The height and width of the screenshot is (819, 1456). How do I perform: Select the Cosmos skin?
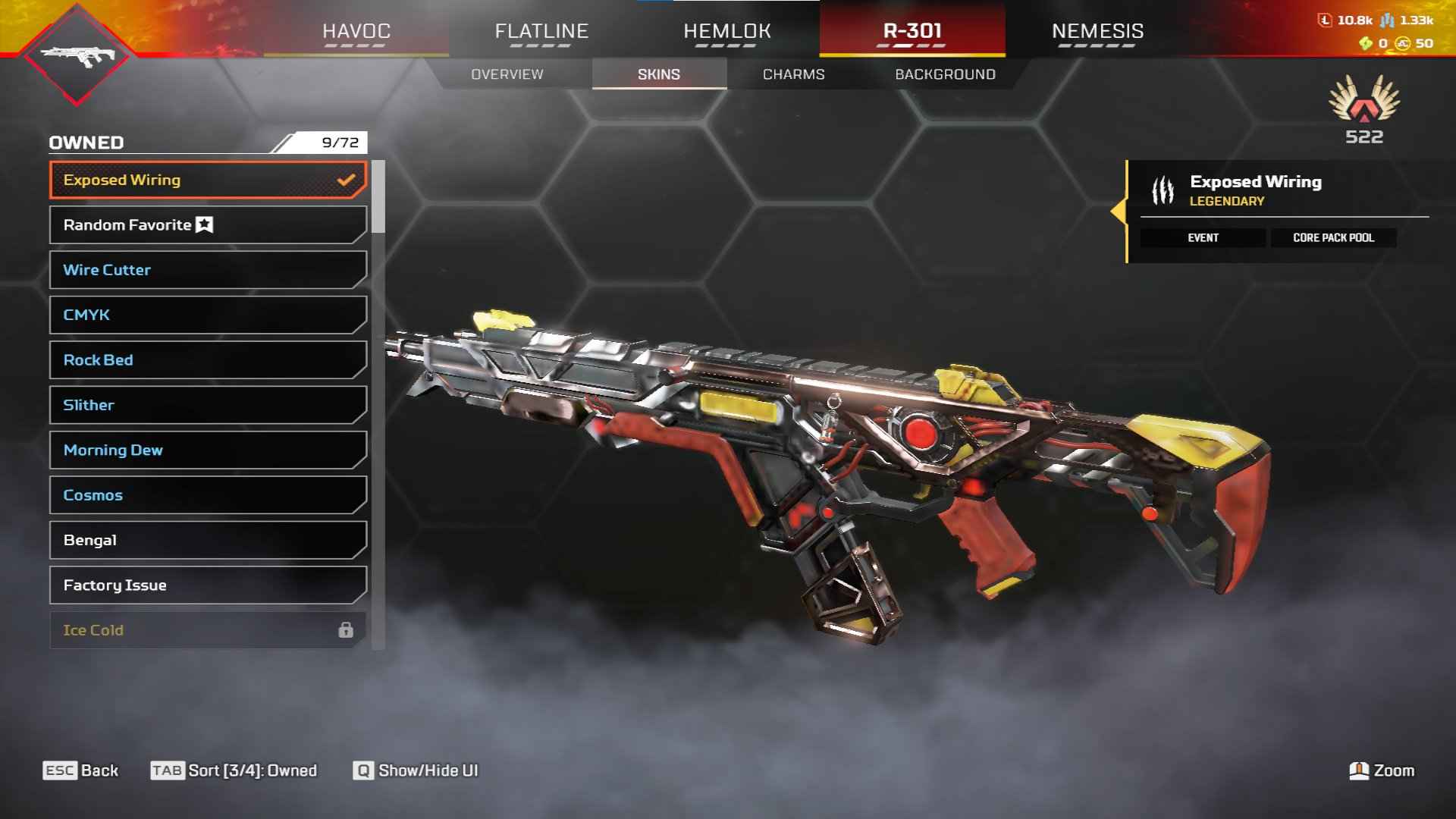(x=208, y=495)
